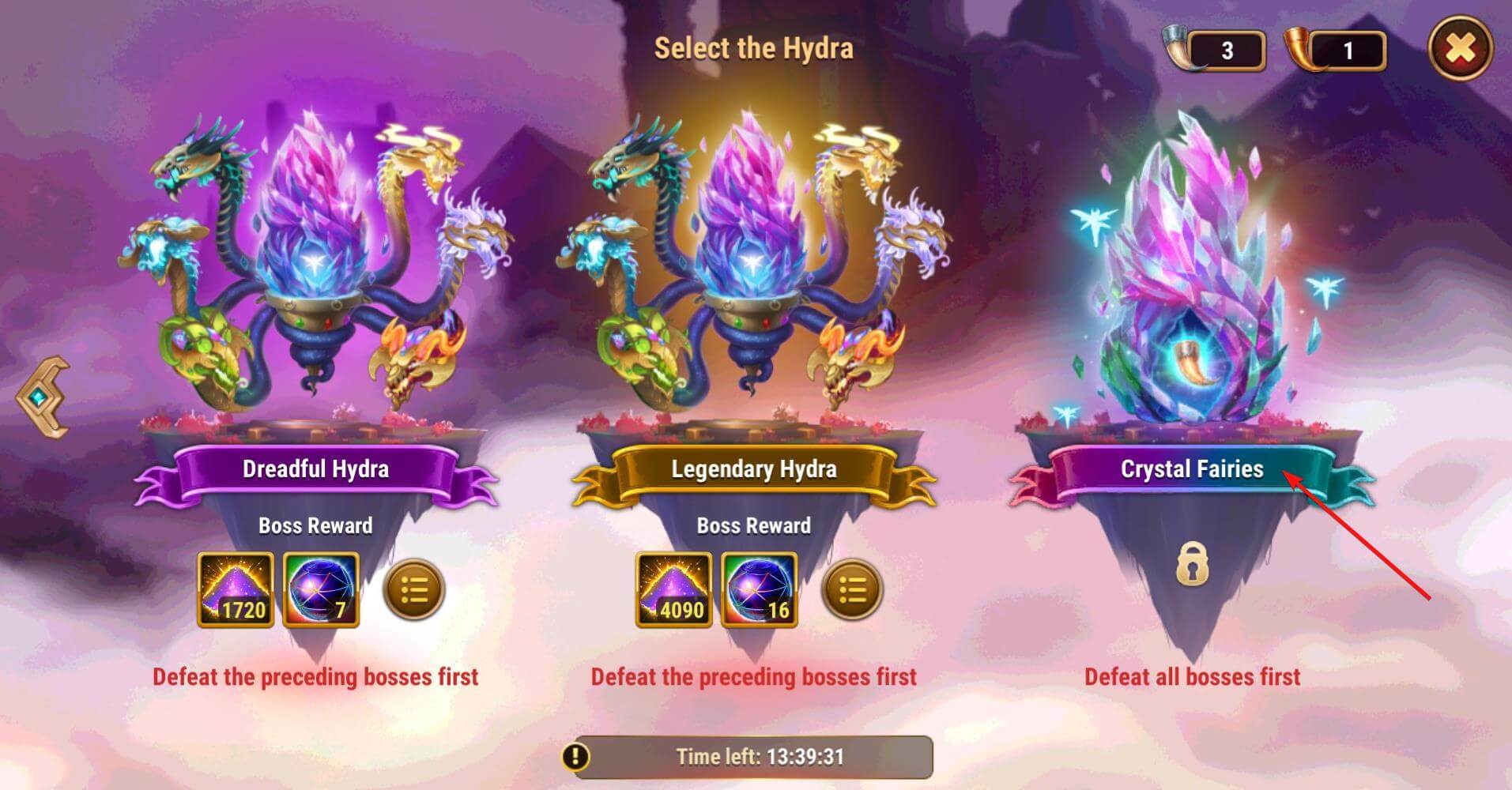The width and height of the screenshot is (1512, 790).
Task: Select the Legendary Hydra banner
Action: (752, 469)
